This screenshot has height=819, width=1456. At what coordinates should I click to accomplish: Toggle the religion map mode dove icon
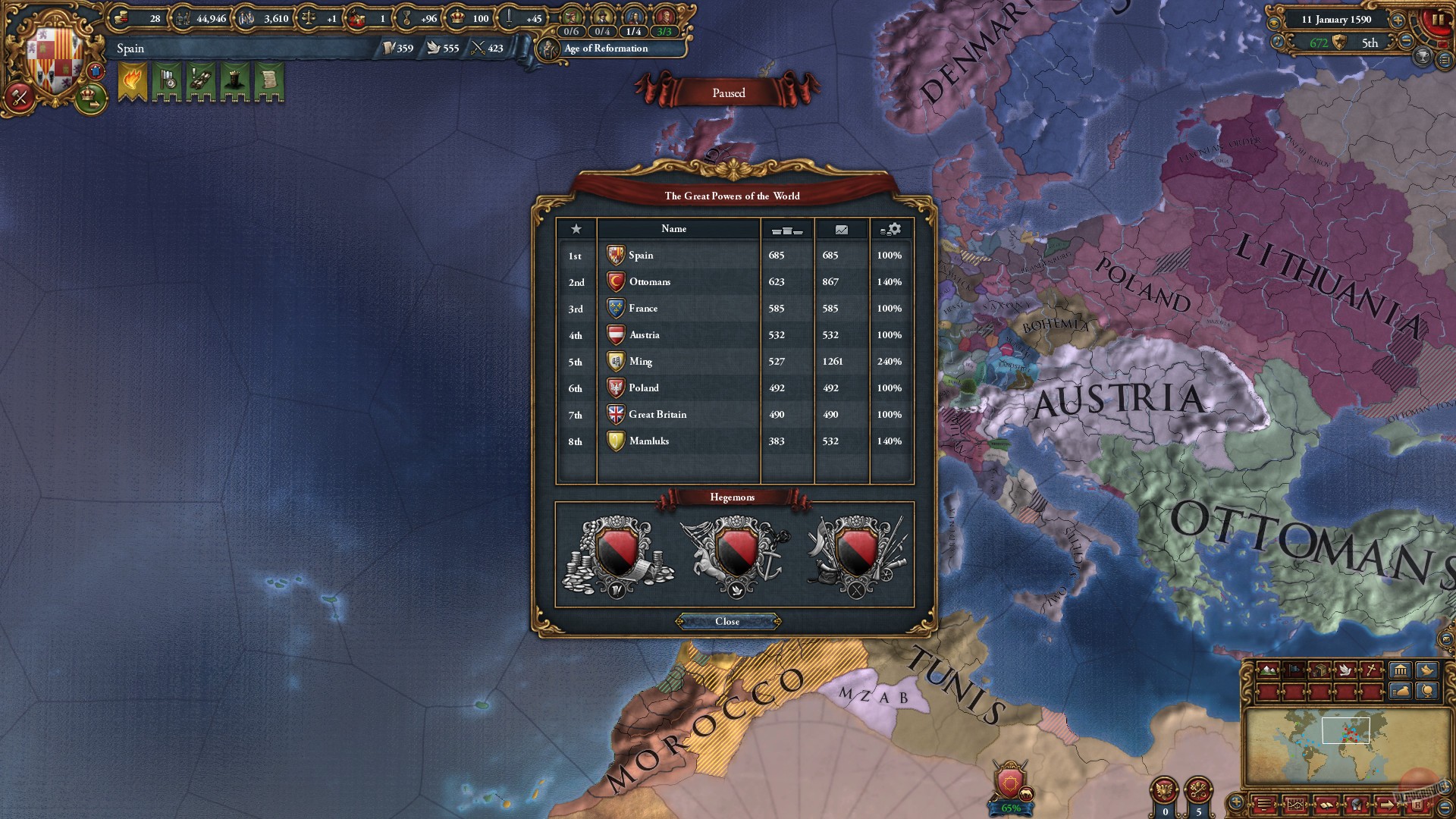click(1345, 670)
